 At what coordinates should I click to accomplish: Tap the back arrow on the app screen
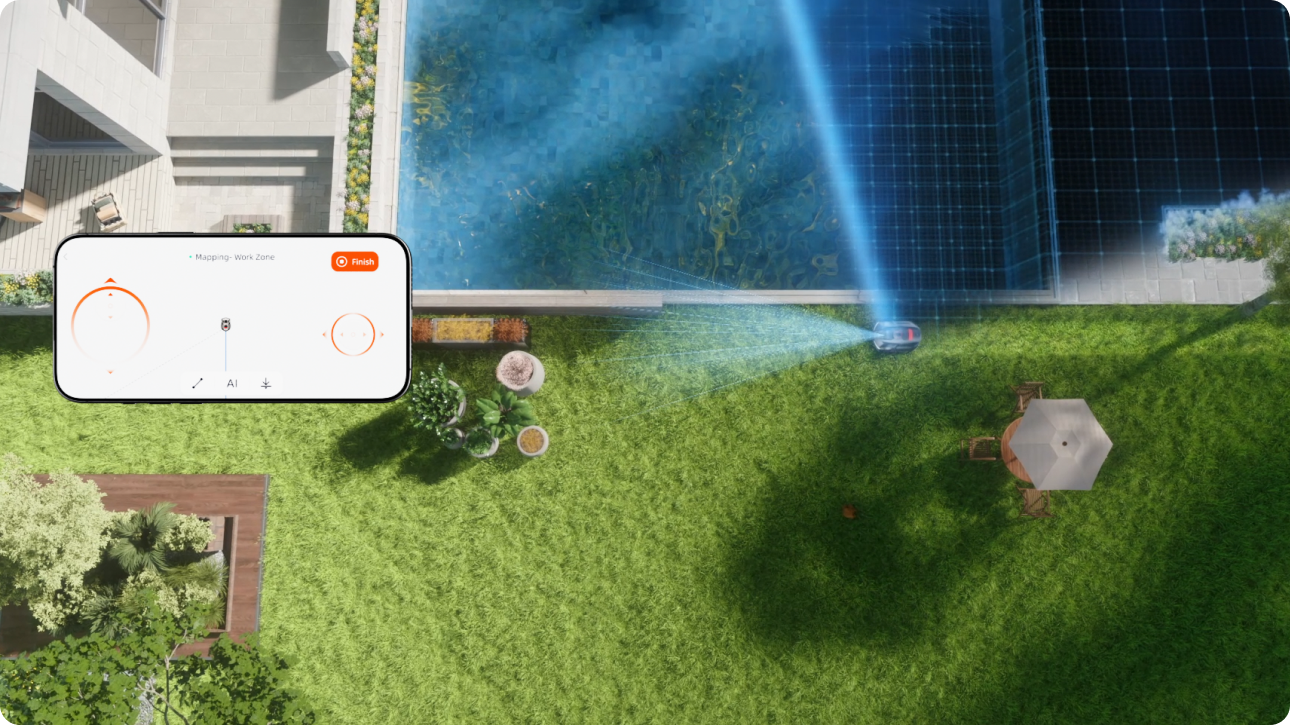[65, 256]
